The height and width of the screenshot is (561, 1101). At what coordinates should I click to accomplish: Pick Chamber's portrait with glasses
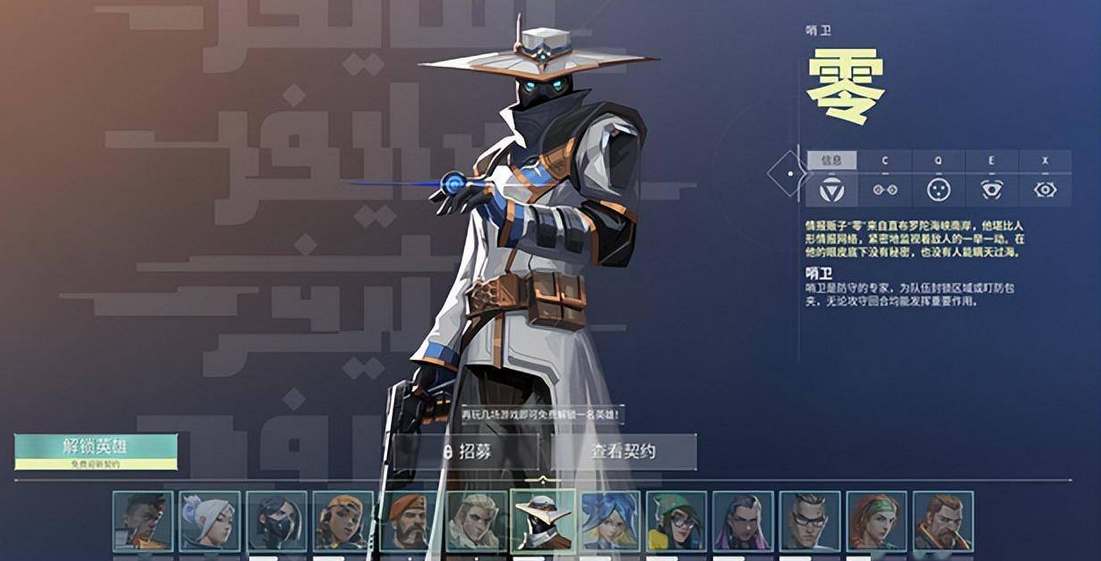coord(810,520)
